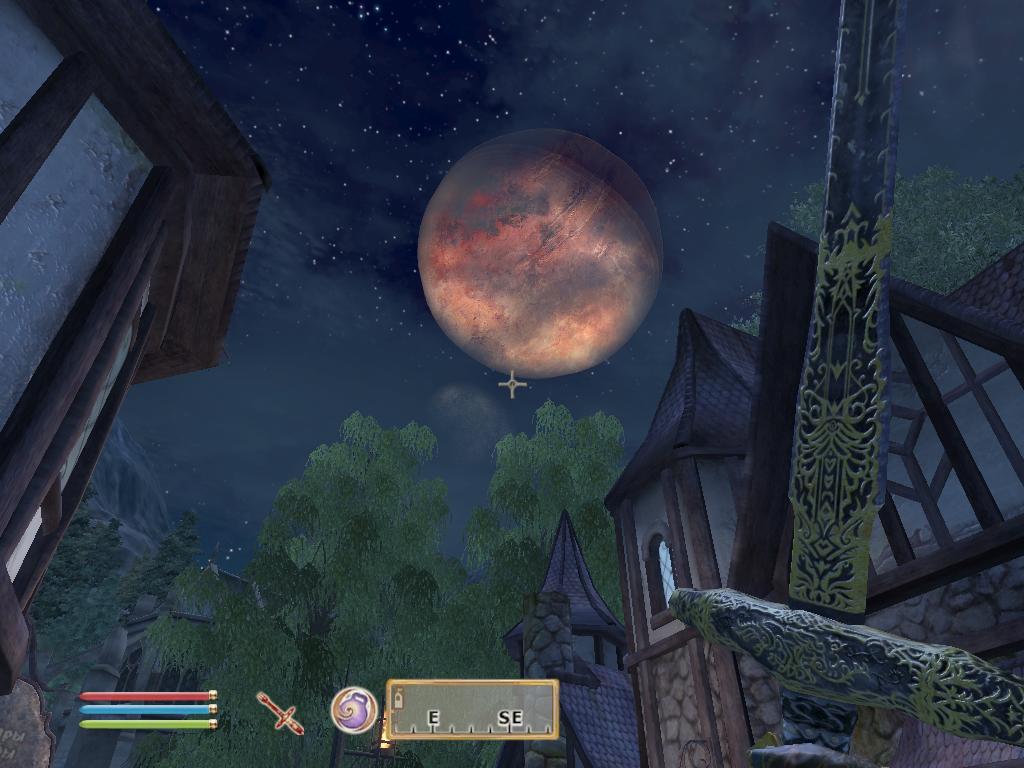The image size is (1024, 768).
Task: Select the active spell swirl icon
Action: pos(354,710)
